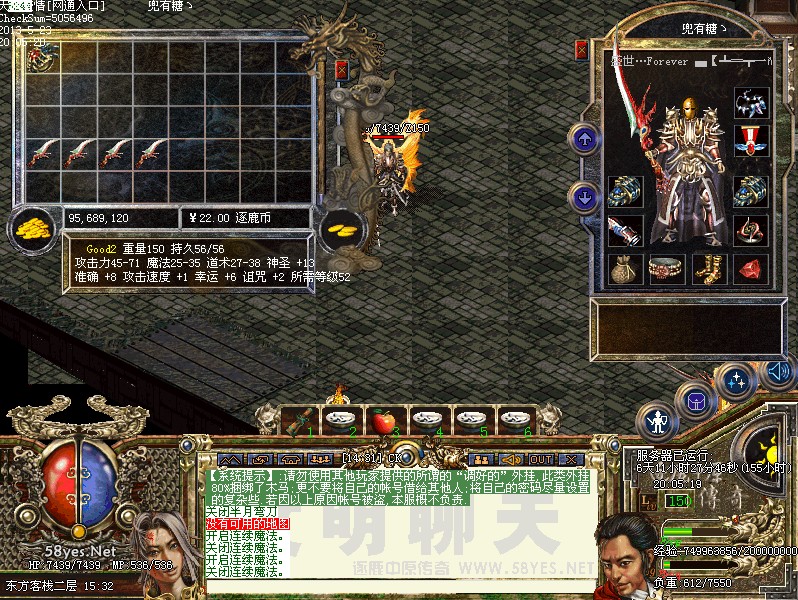Select the equipped necklace slot
This screenshot has height=600, width=798.
750,103
